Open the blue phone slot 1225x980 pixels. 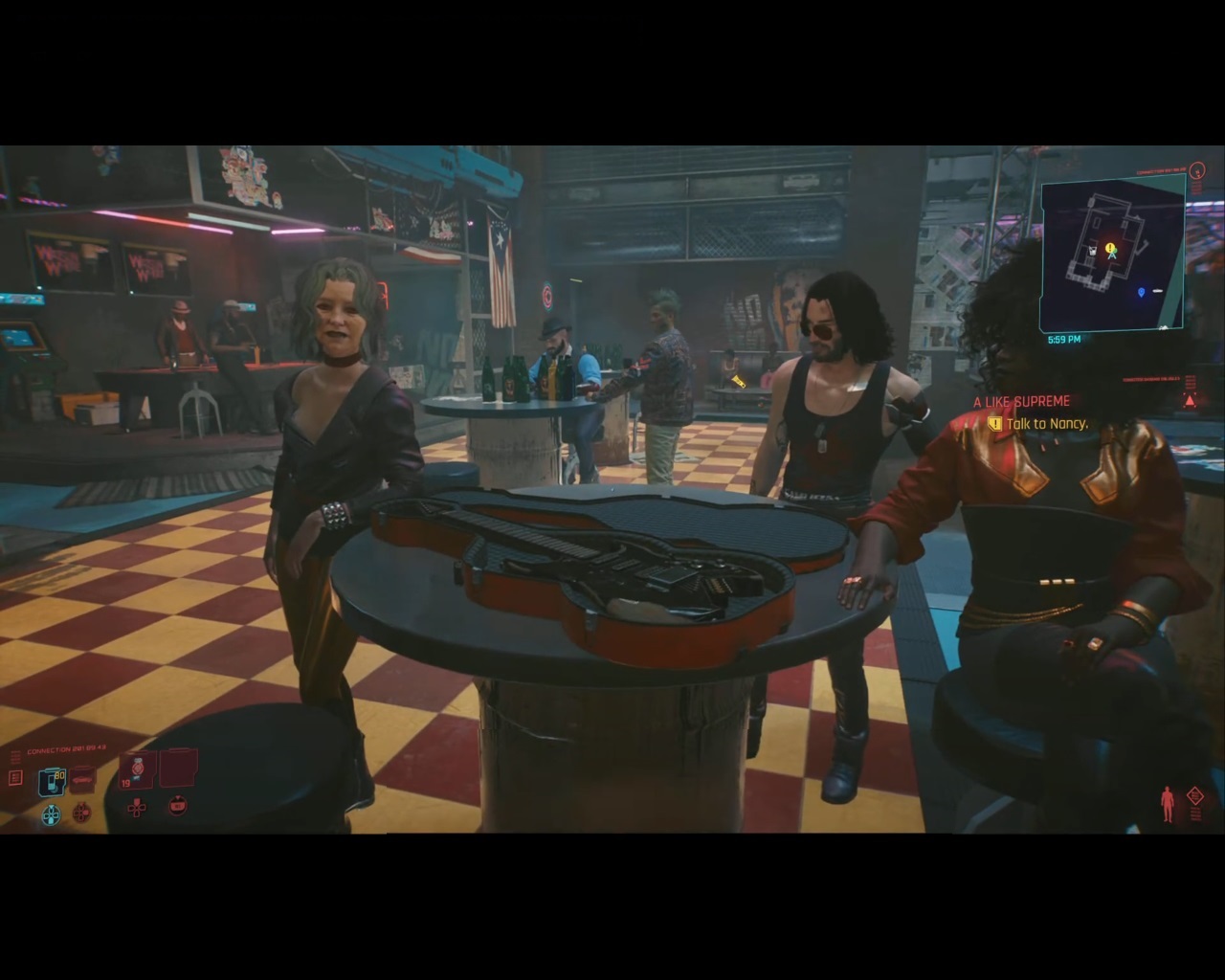pos(52,782)
